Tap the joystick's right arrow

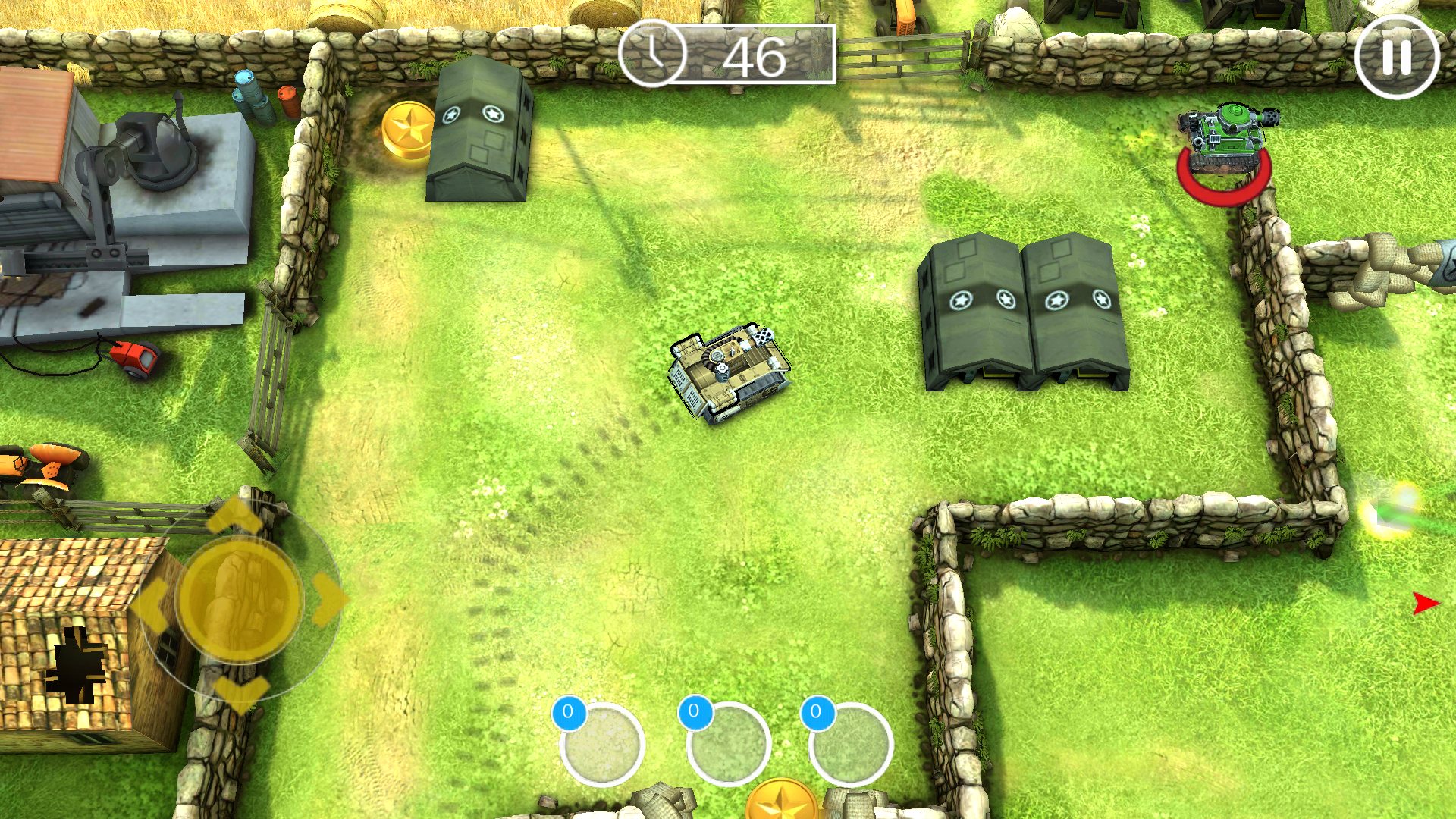pos(329,598)
